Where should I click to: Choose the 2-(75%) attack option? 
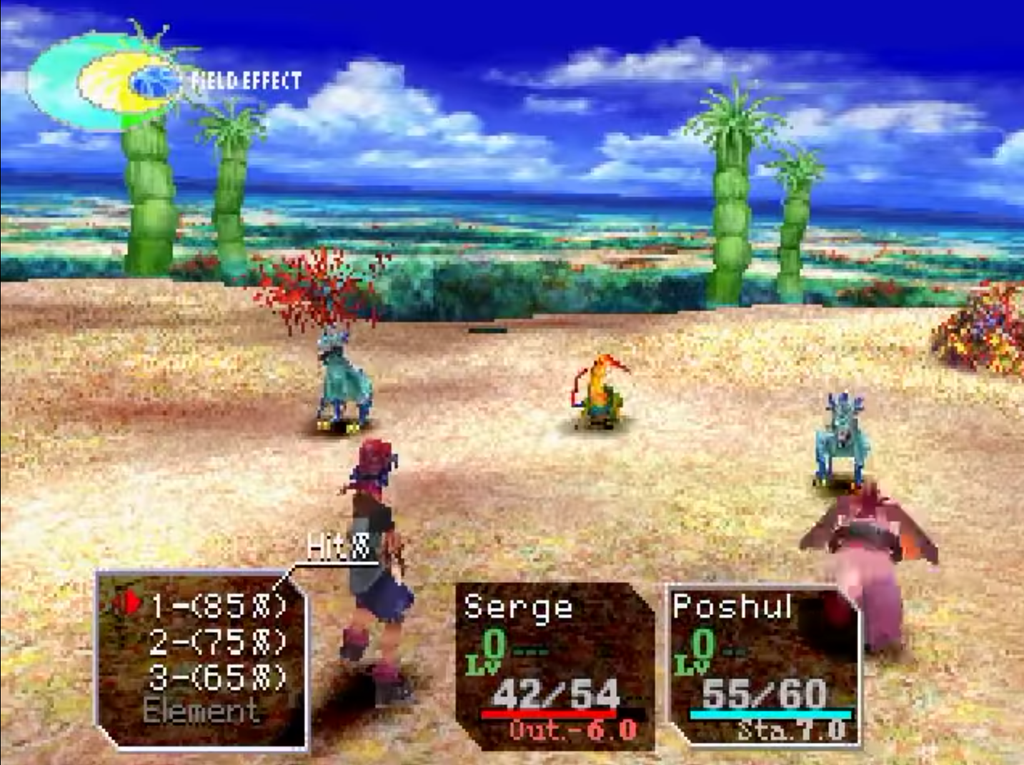click(x=217, y=641)
